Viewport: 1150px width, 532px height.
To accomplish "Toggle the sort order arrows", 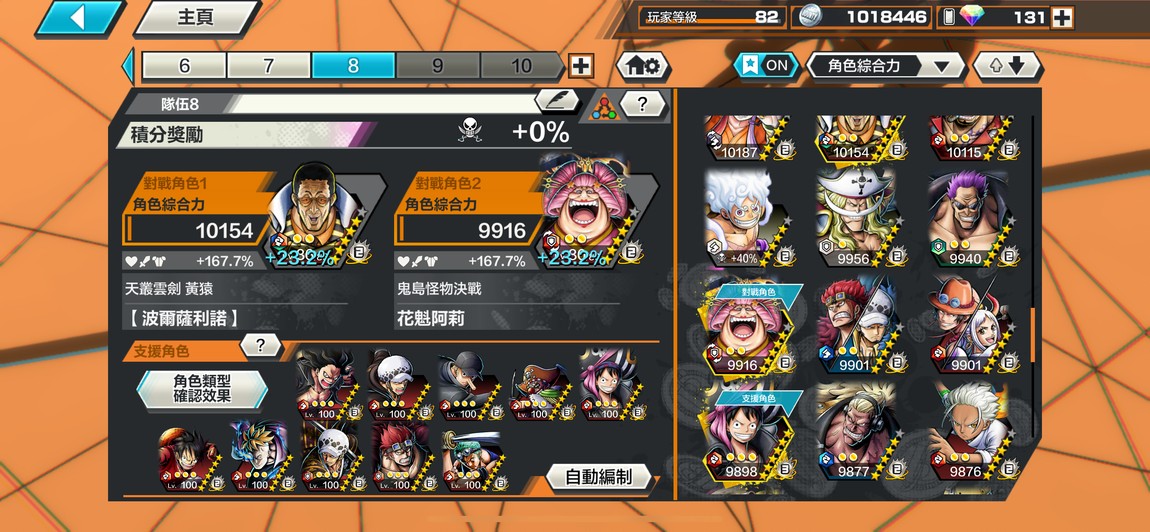I will pyautogui.click(x=1007, y=66).
